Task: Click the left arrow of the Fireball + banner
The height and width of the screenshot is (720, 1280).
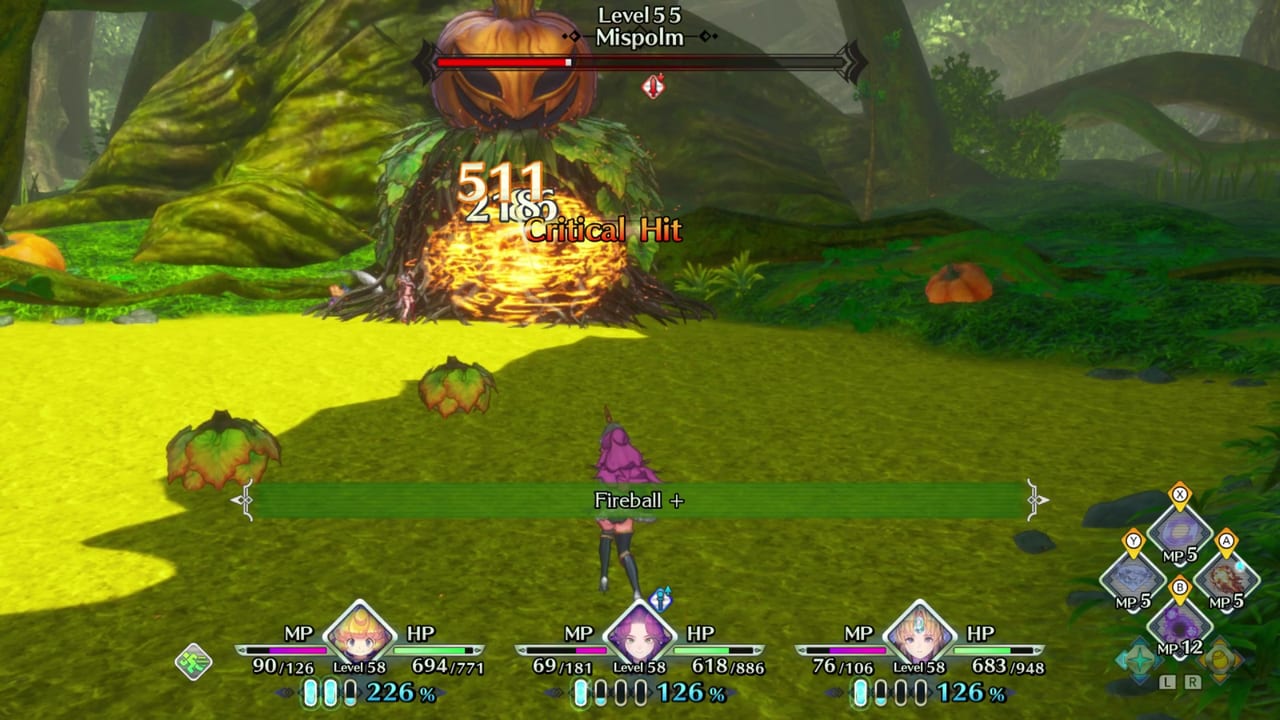Action: 240,501
